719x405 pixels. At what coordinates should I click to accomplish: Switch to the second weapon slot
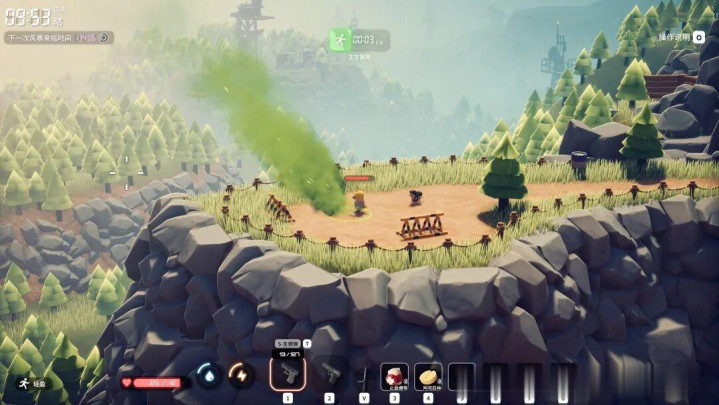click(329, 373)
